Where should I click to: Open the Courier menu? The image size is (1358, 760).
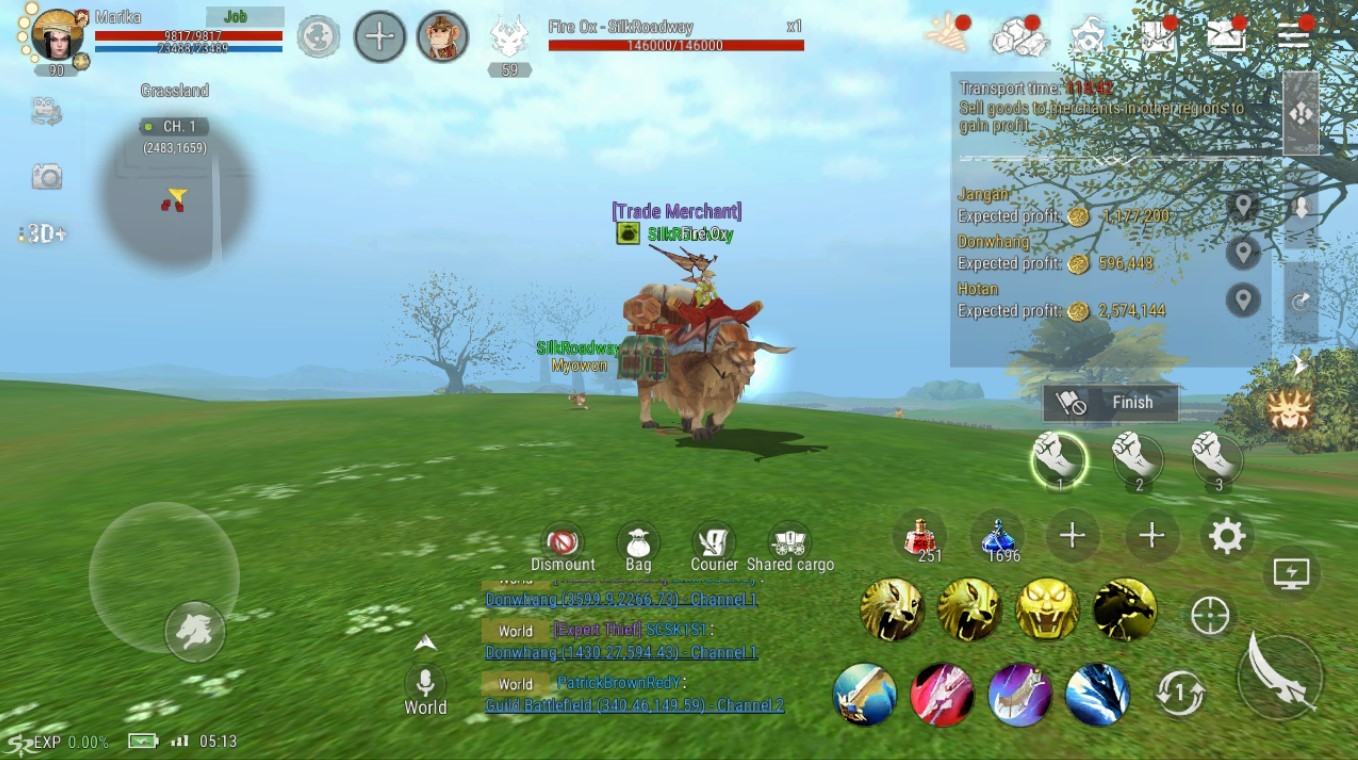(714, 543)
